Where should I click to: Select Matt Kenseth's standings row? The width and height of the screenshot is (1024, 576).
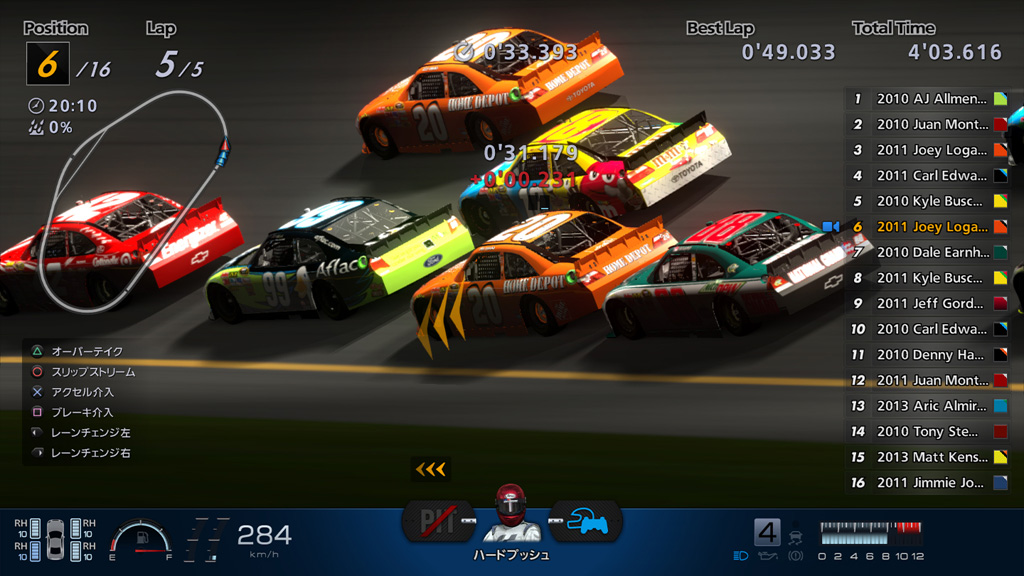[930, 457]
